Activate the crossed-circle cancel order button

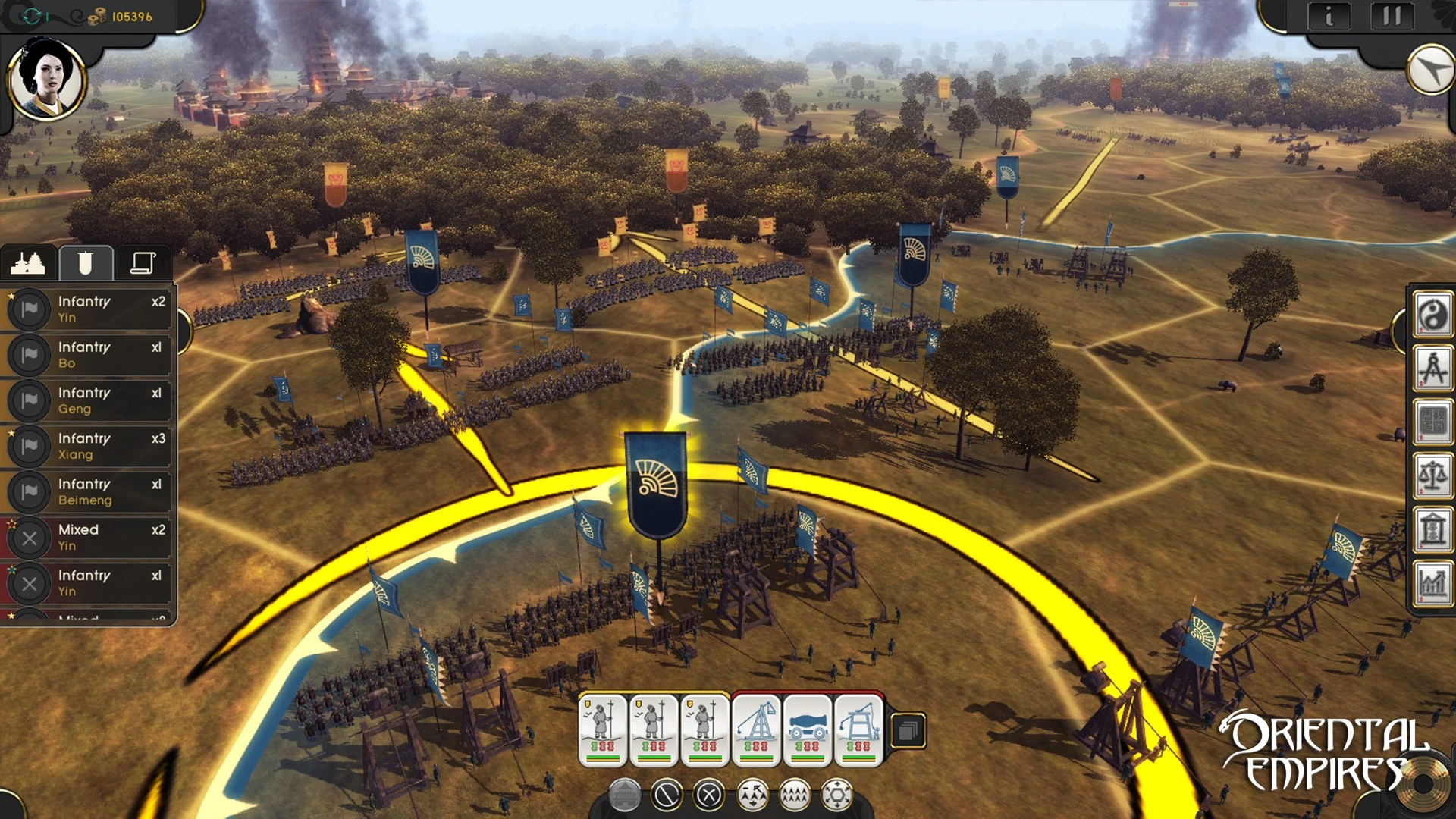click(710, 795)
